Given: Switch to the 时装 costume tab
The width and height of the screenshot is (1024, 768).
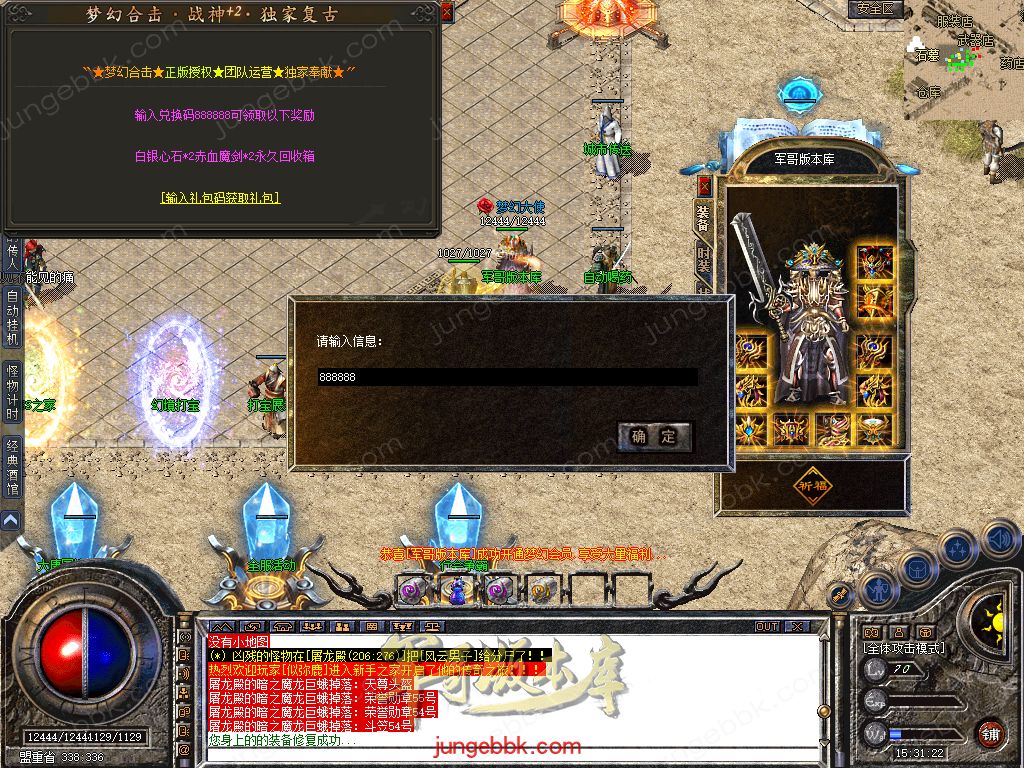Looking at the screenshot, I should pos(704,260).
